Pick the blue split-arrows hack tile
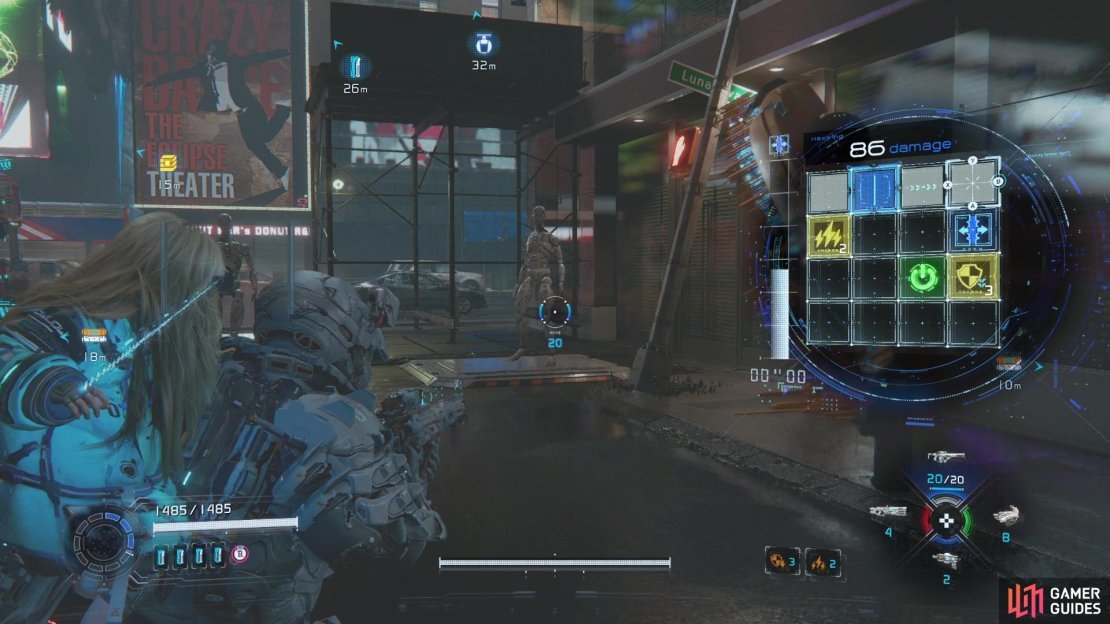This screenshot has width=1110, height=624. (x=973, y=229)
